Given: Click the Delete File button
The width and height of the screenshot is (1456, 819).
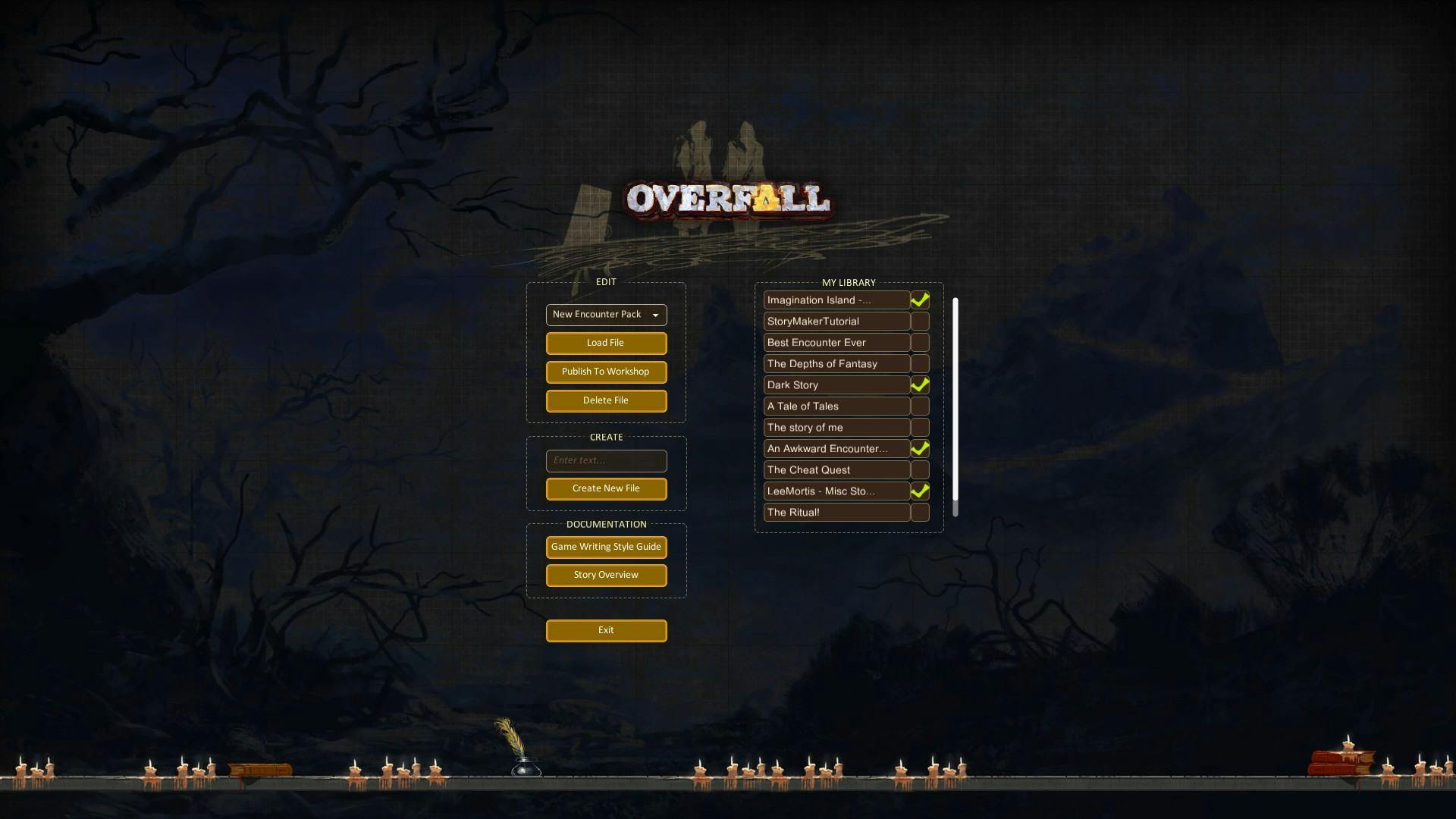Looking at the screenshot, I should pos(605,400).
